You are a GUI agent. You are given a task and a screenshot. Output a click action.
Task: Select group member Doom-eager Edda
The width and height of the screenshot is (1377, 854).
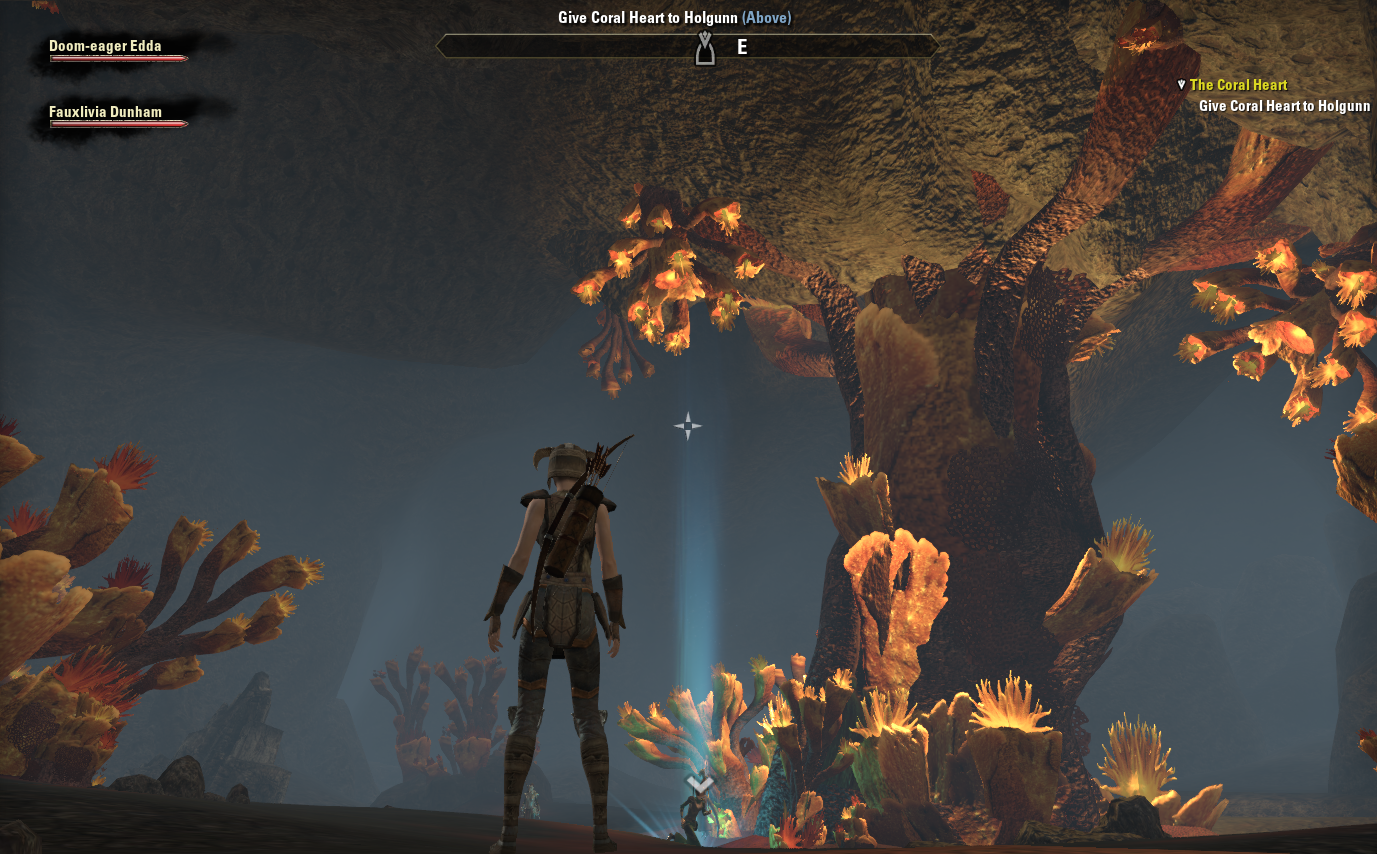[106, 46]
